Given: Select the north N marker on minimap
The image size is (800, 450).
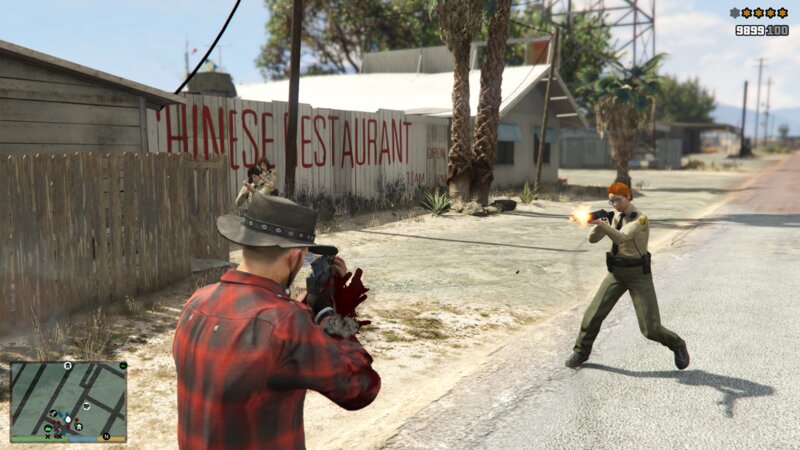Looking at the screenshot, I should (x=106, y=435).
